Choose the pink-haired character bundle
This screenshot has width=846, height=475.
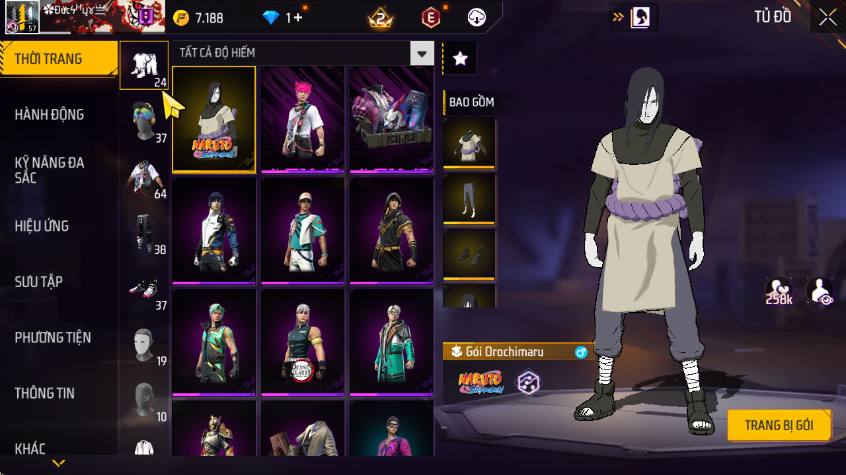tap(303, 119)
